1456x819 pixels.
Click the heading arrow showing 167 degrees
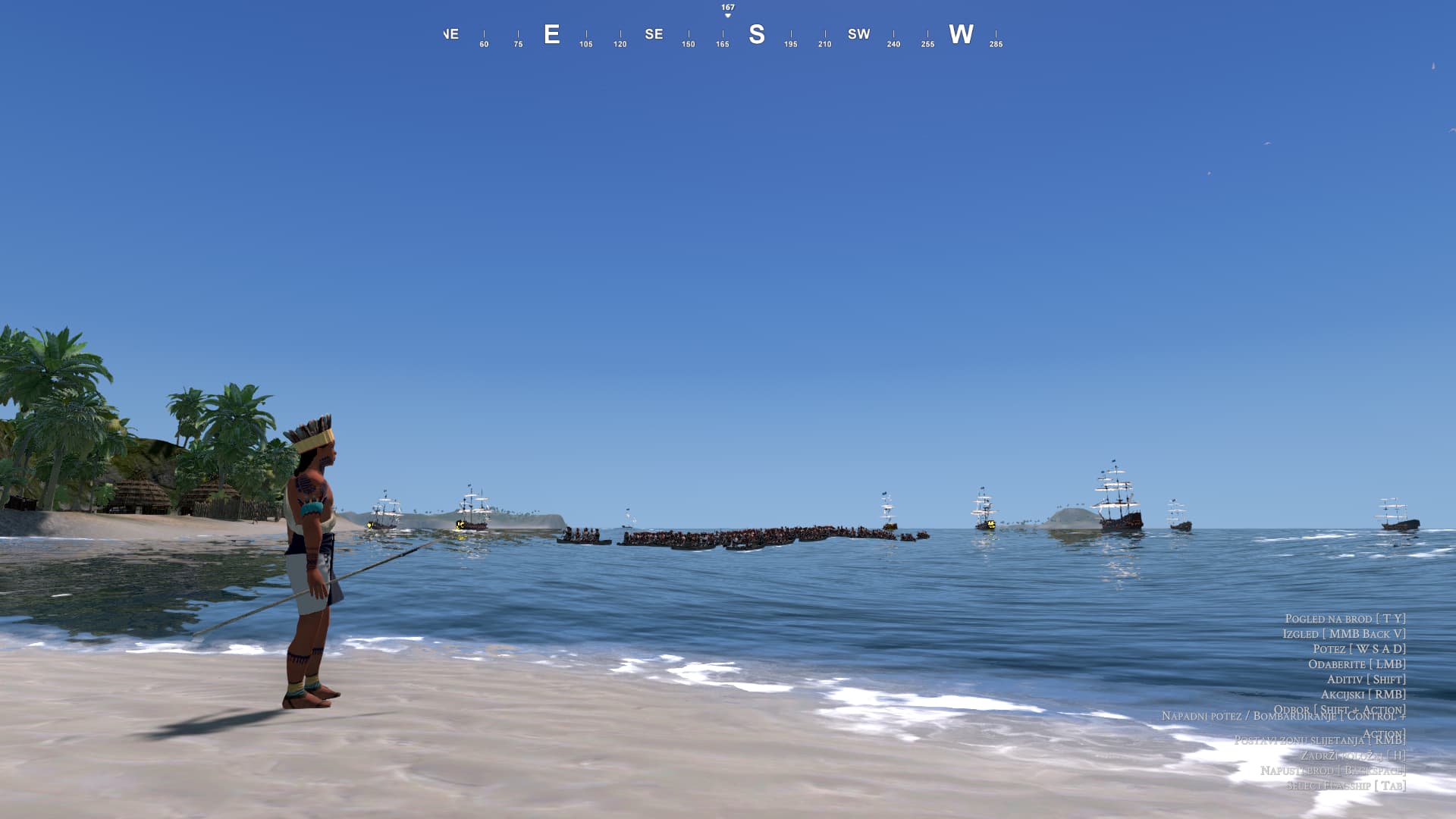[726, 9]
